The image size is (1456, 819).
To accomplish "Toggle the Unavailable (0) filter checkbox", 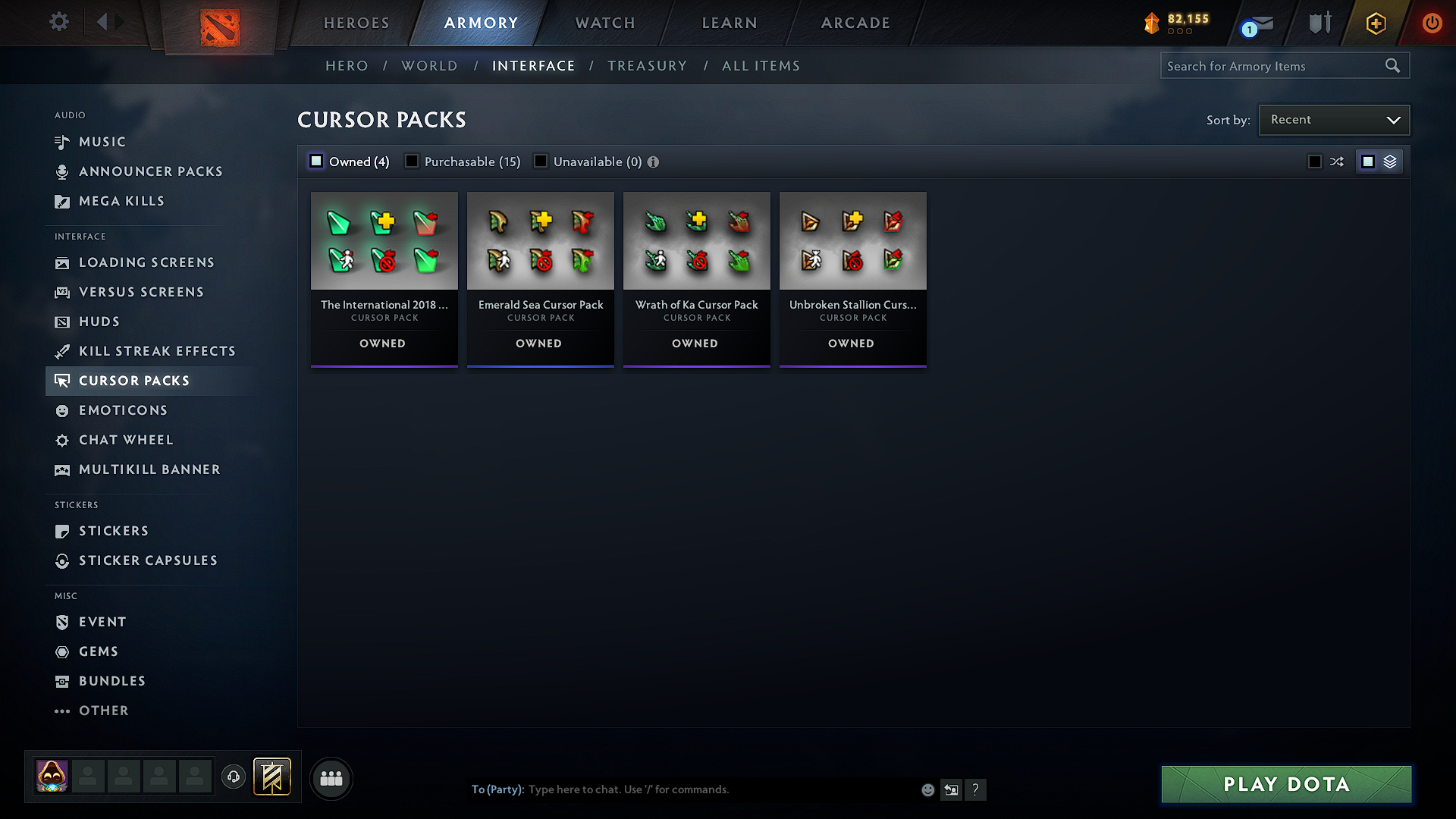I will (x=541, y=161).
